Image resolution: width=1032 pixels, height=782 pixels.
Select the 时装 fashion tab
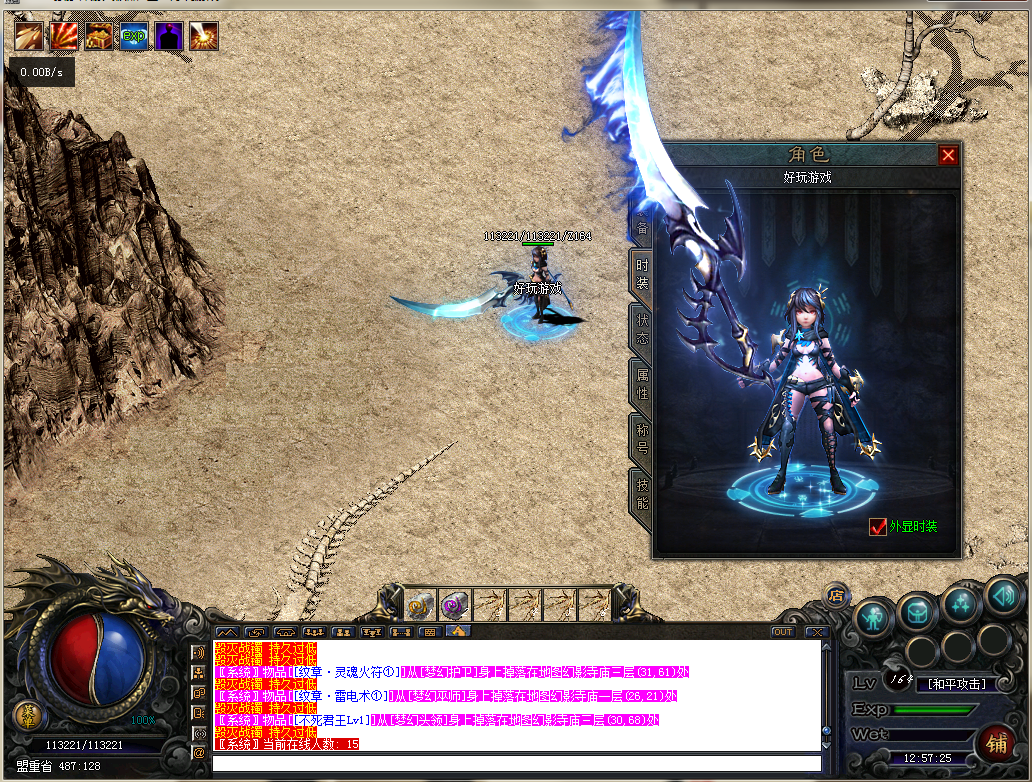coord(641,275)
